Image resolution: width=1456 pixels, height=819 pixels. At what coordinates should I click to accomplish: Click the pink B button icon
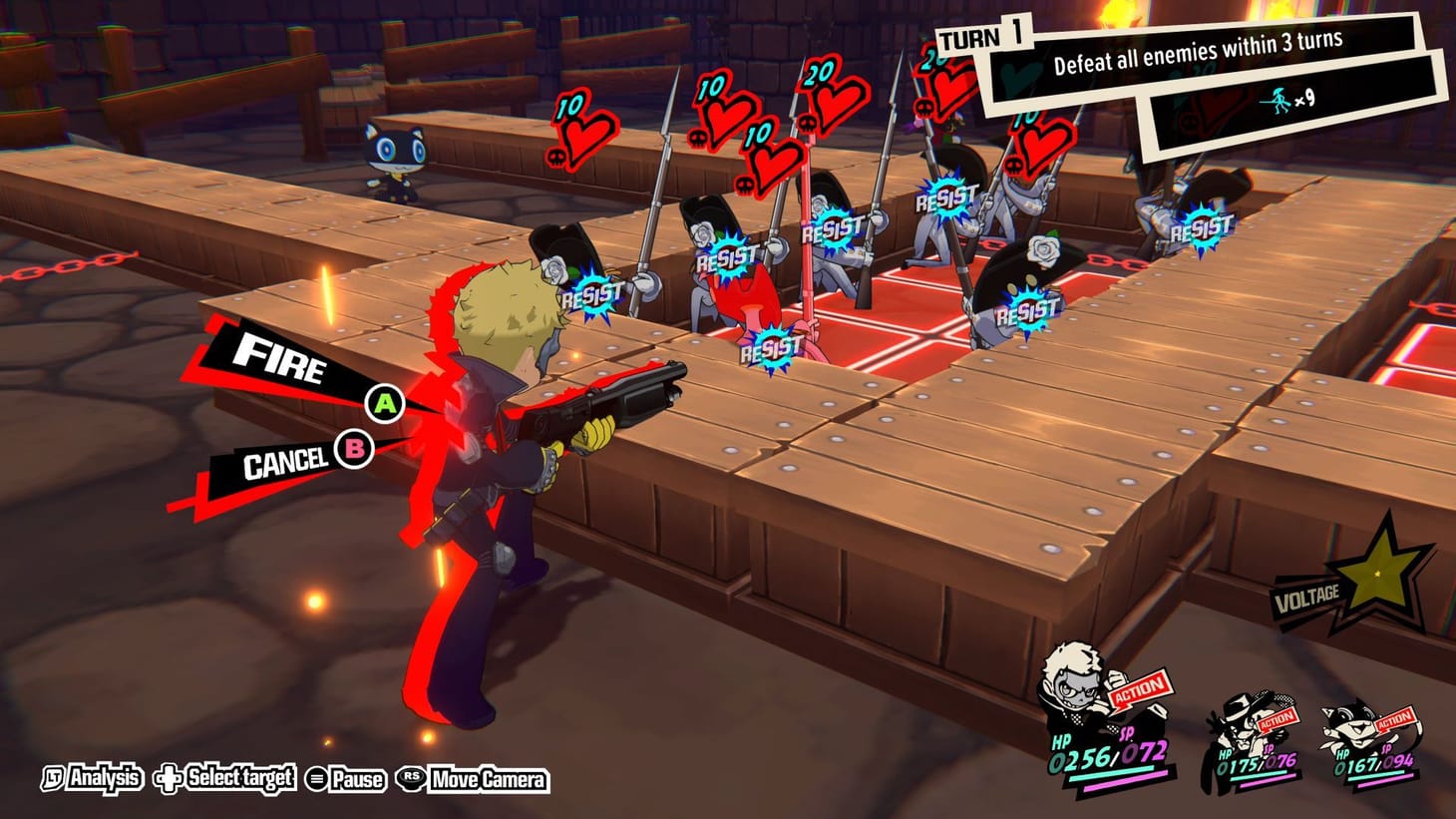pyautogui.click(x=354, y=451)
